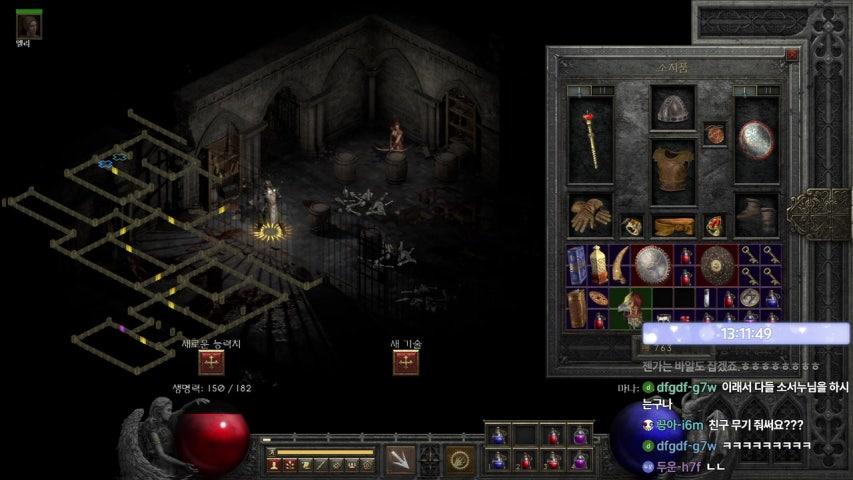
Task: Open the character screen from the mini menu
Action: point(272,465)
